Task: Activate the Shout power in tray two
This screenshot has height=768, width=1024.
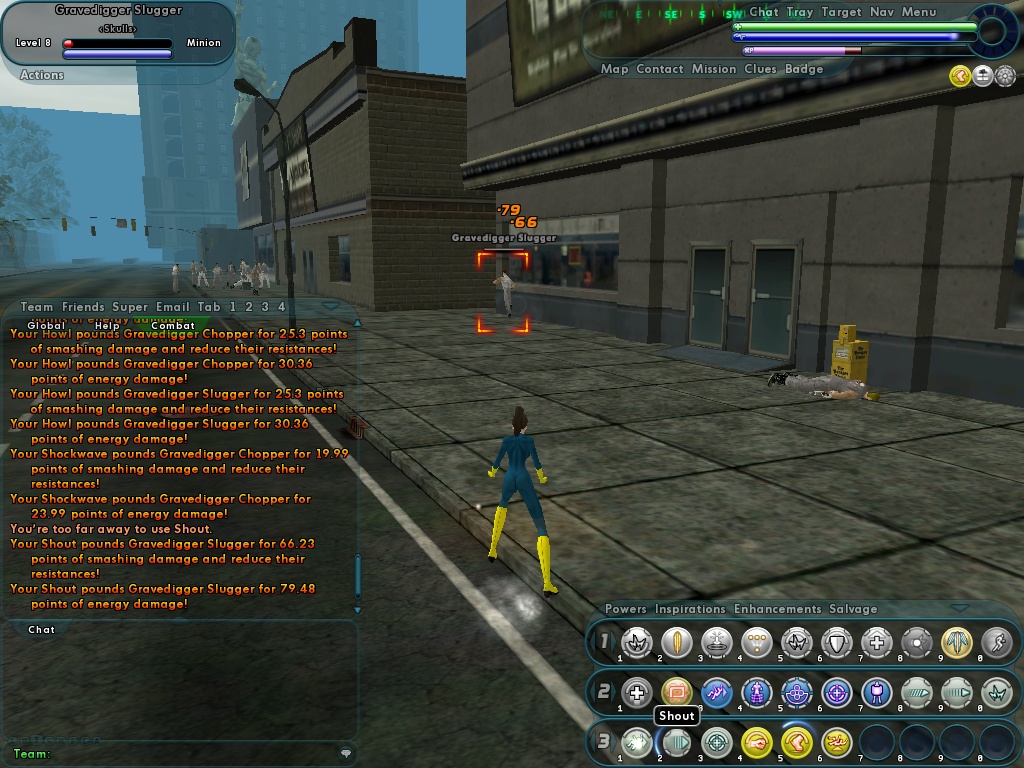Action: (x=677, y=692)
